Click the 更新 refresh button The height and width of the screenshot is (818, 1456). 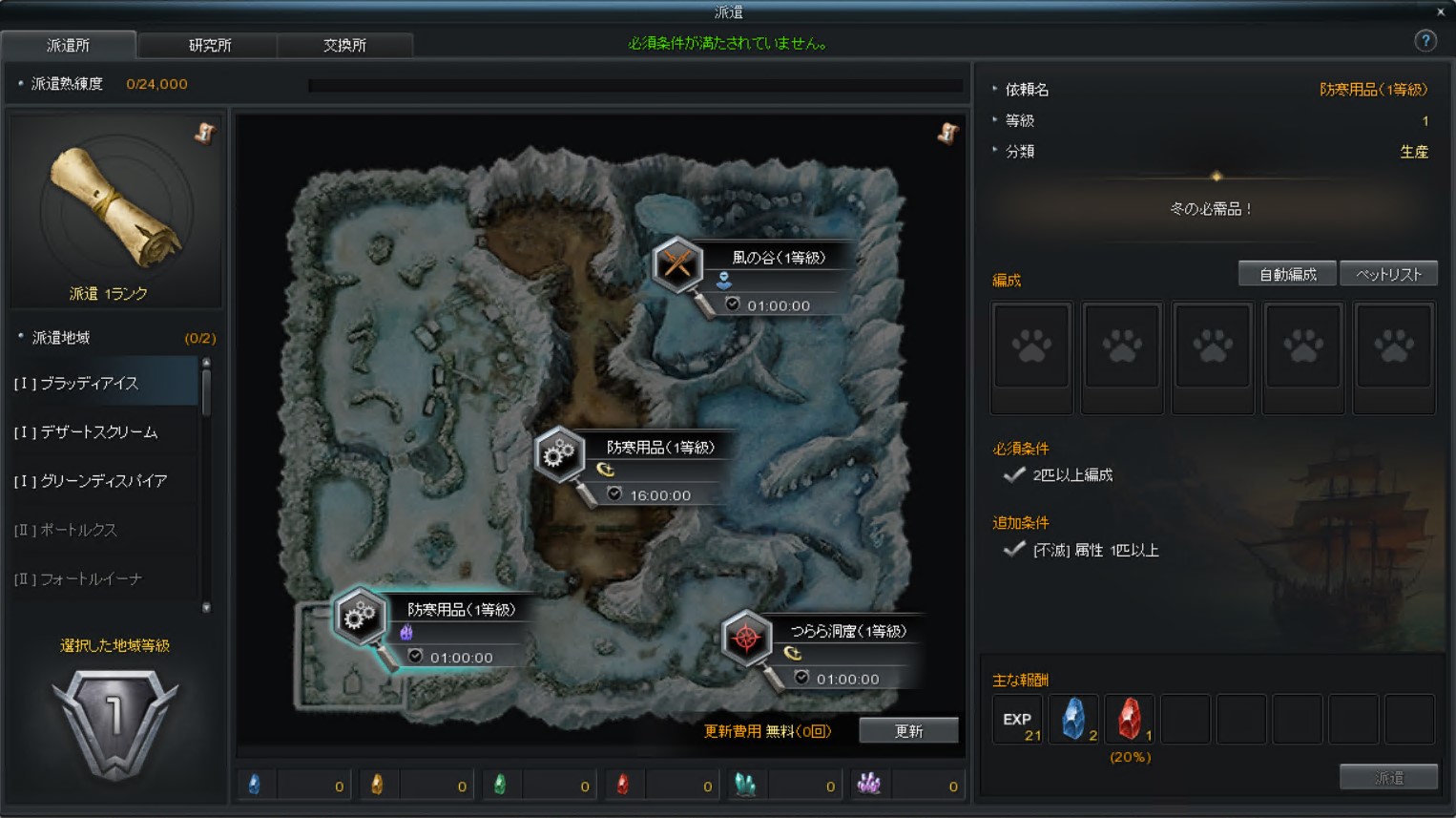(907, 731)
